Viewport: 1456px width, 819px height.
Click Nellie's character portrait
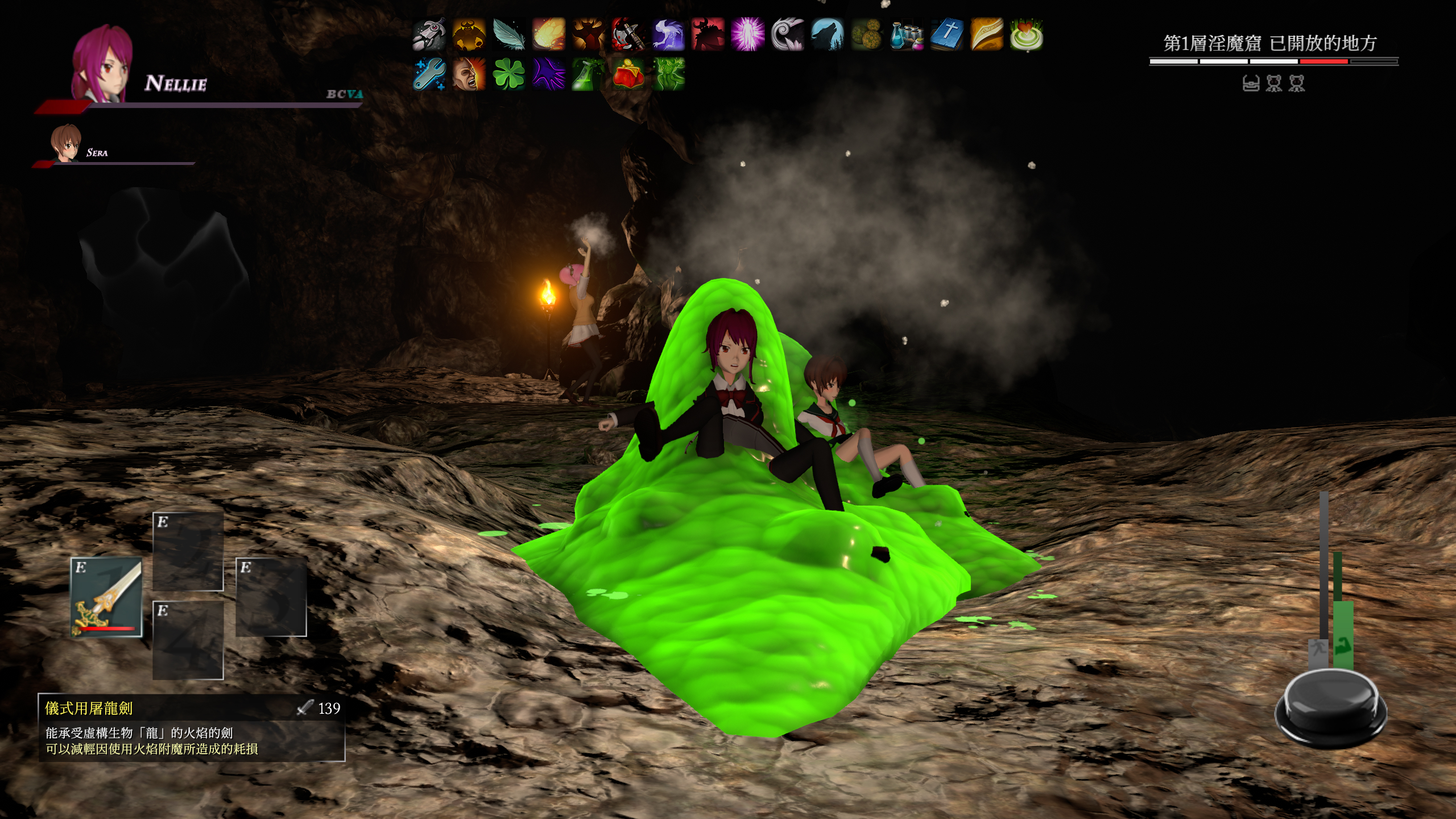click(x=102, y=64)
